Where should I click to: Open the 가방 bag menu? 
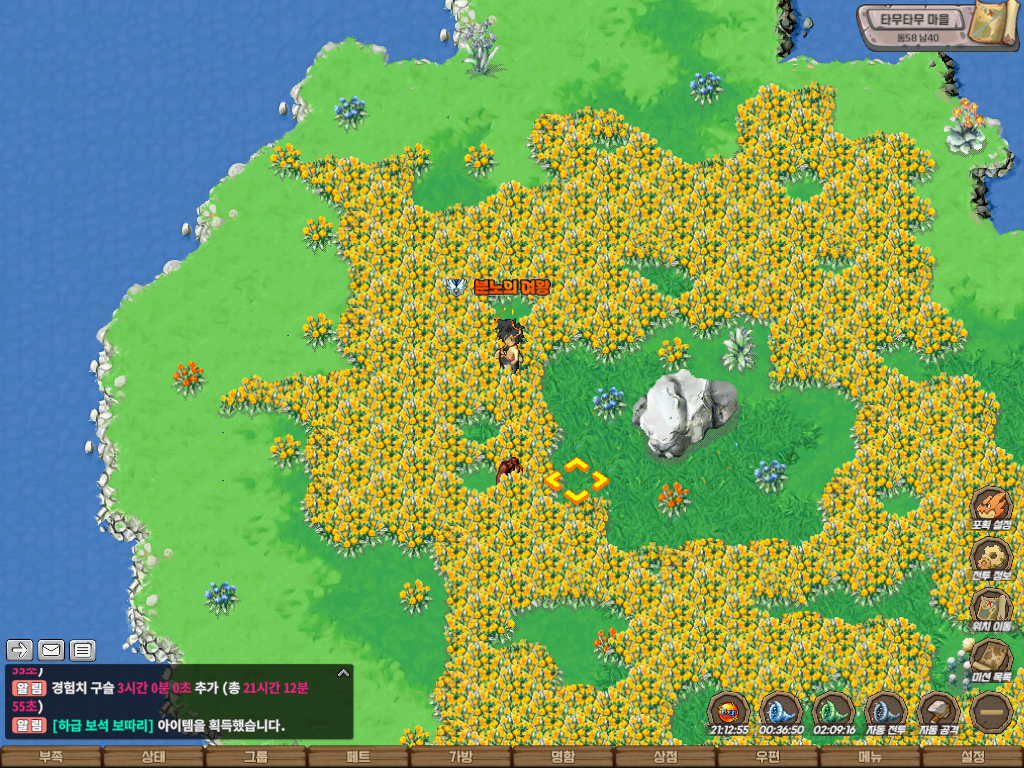[x=460, y=758]
